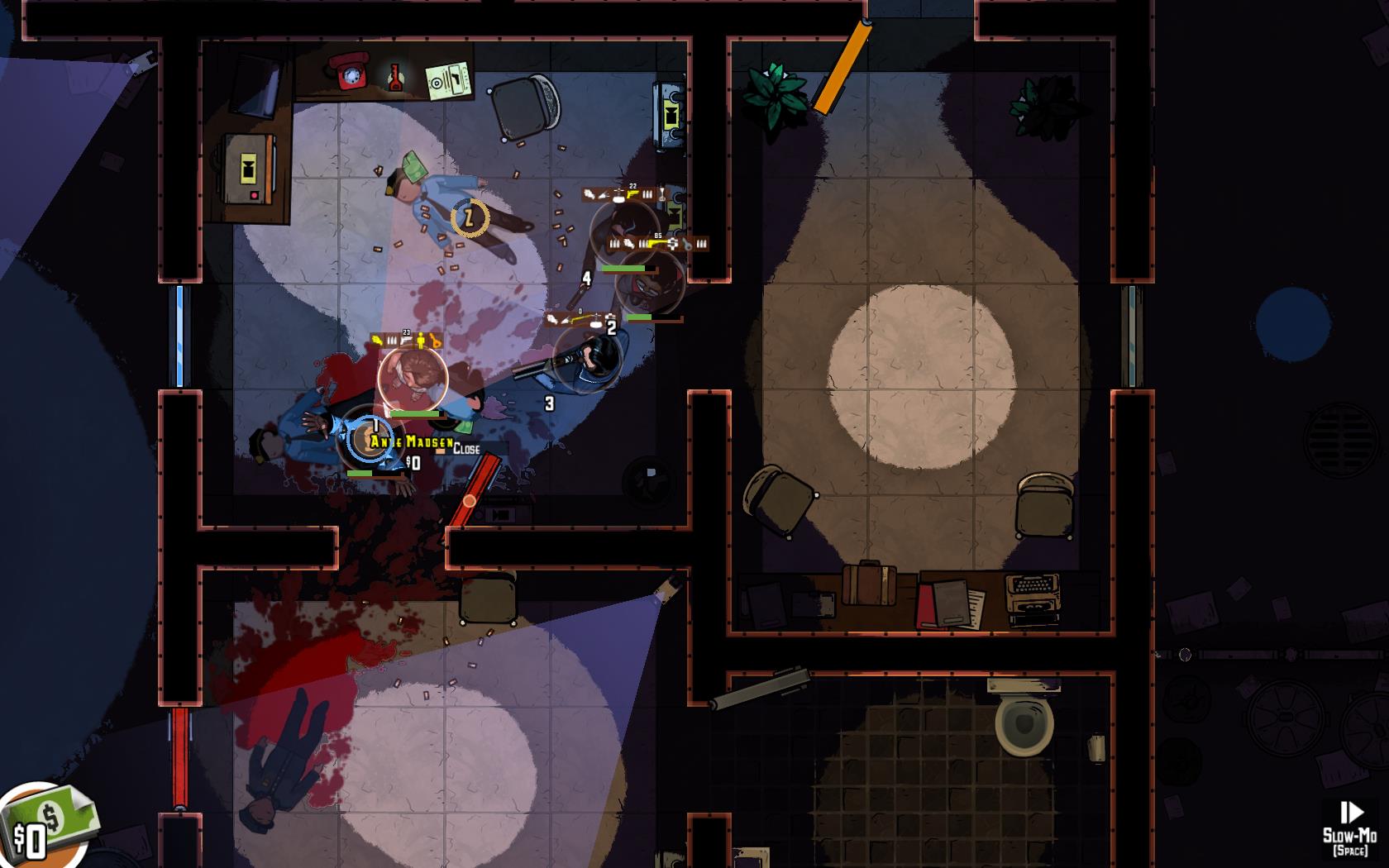
Task: Select the orange key inventory icon
Action: click(x=435, y=341)
